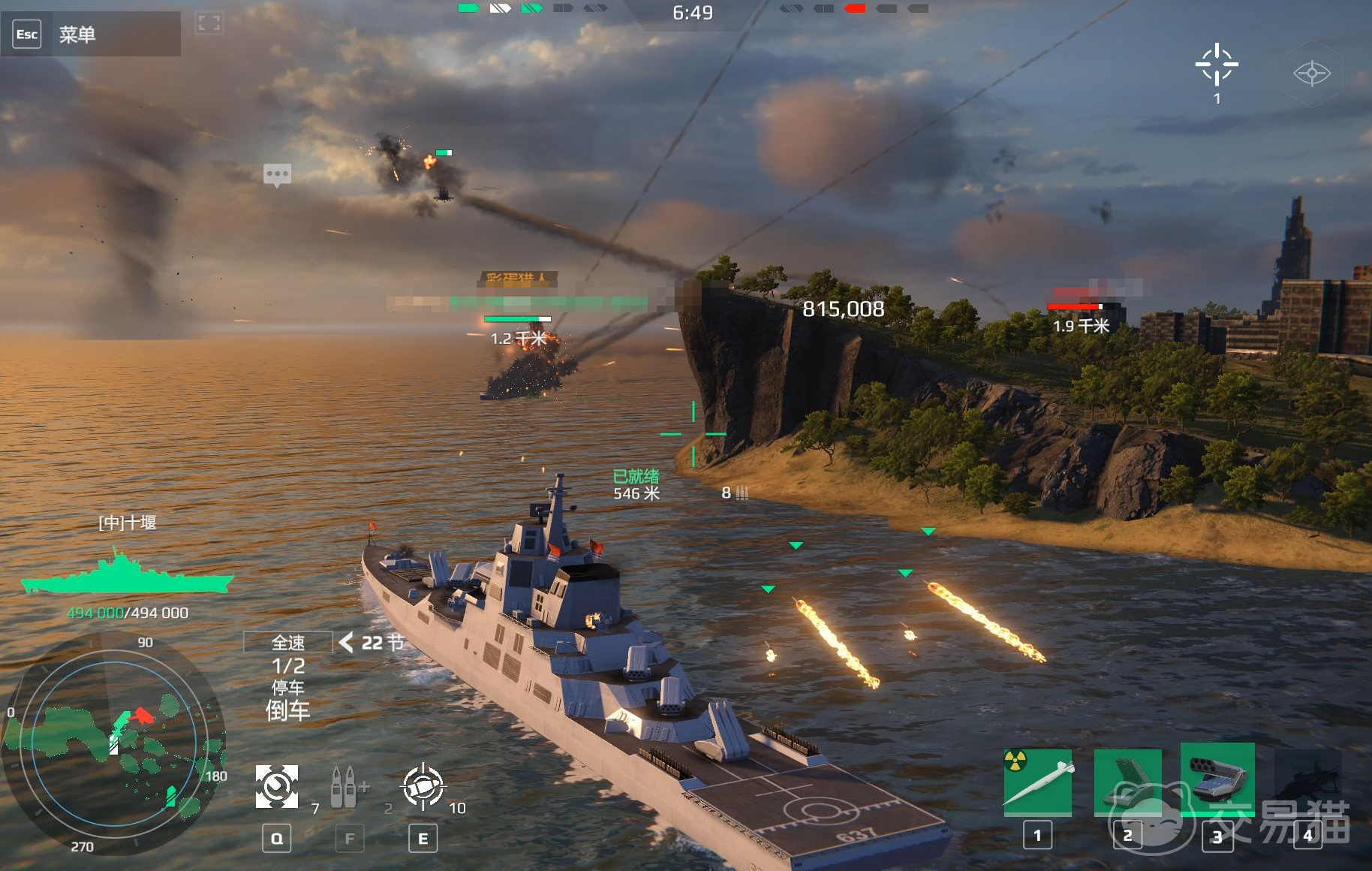This screenshot has width=1372, height=871.
Task: Use the ammunition resupply bullets icon
Action: pos(345,787)
